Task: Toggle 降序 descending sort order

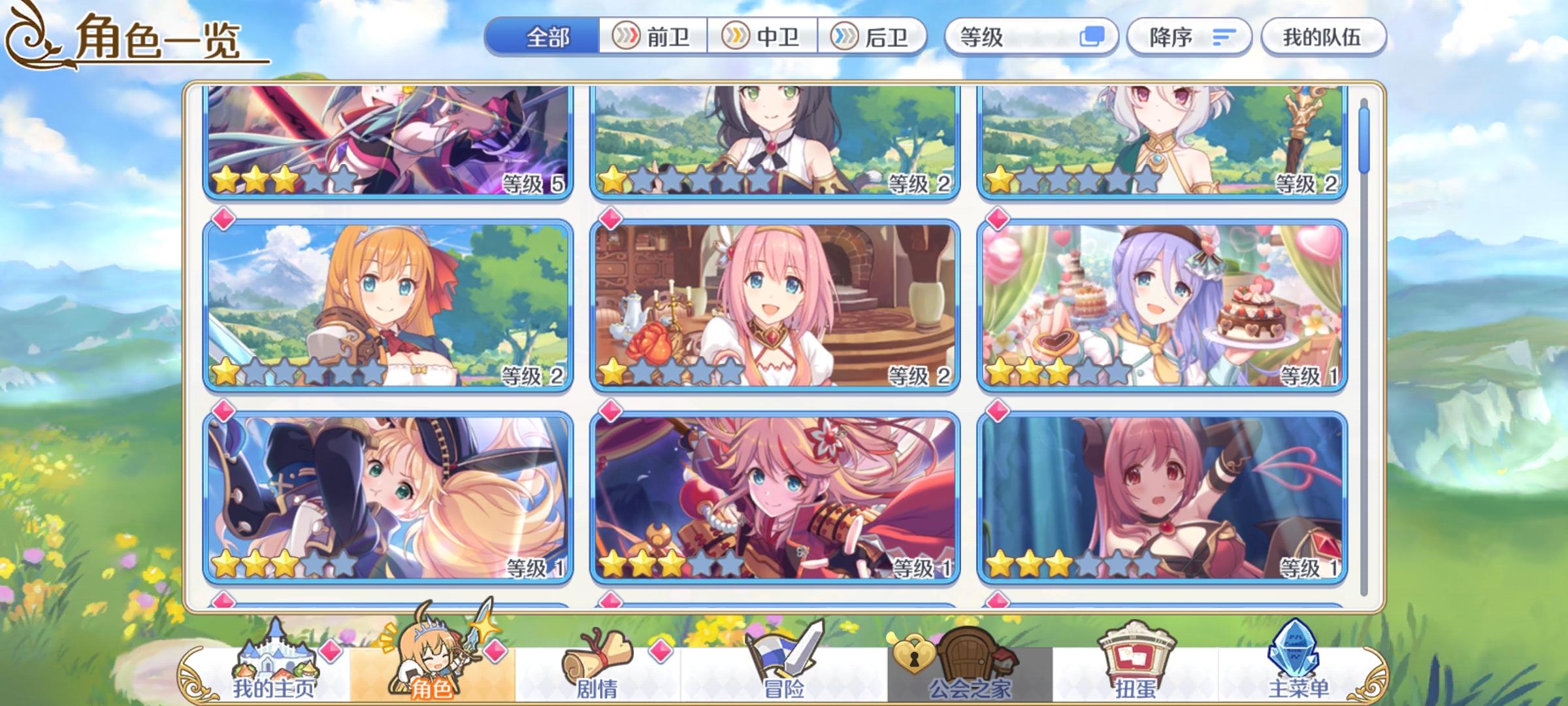Action: point(1189,37)
